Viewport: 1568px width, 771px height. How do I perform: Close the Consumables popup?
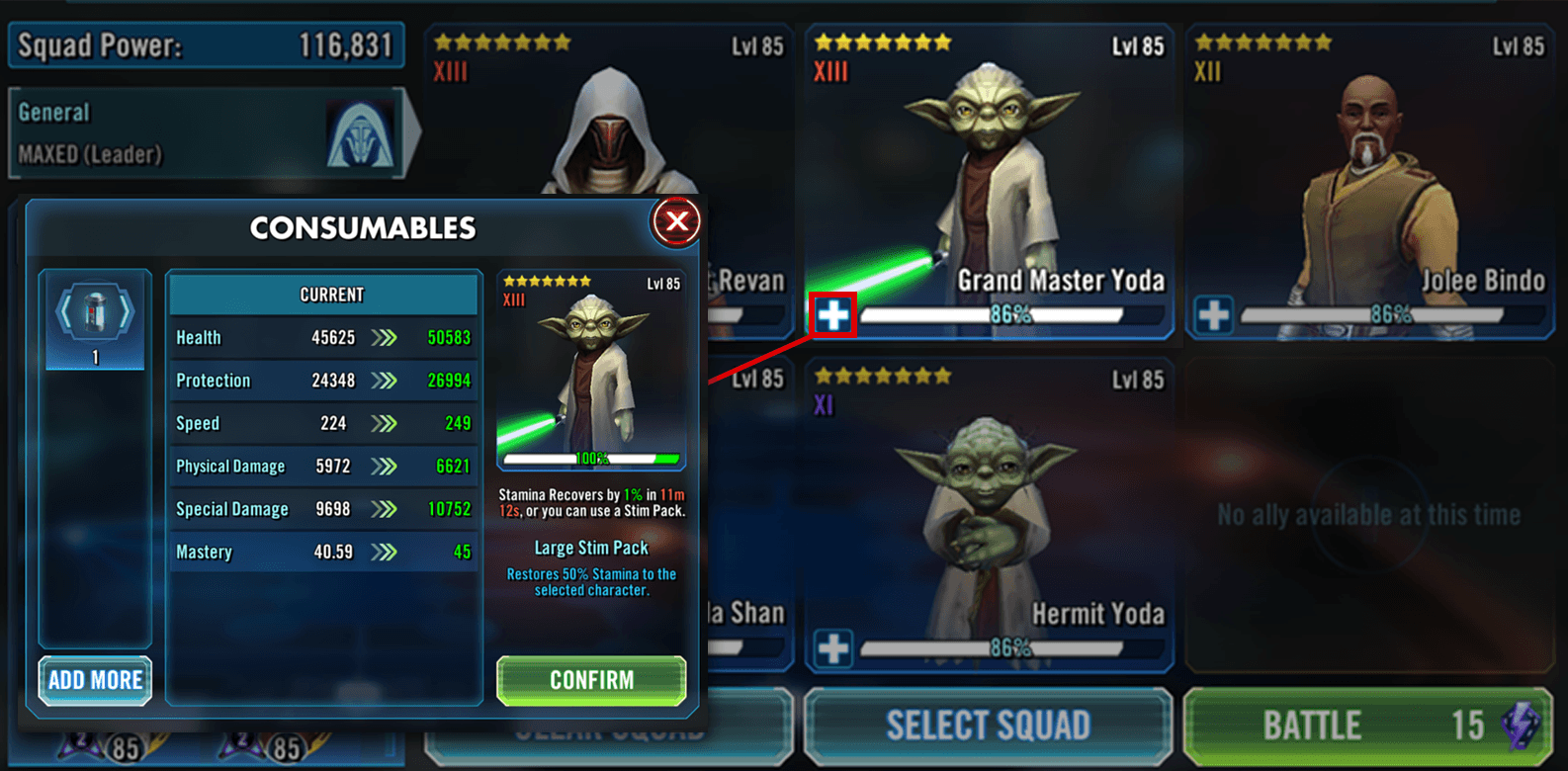tap(676, 221)
